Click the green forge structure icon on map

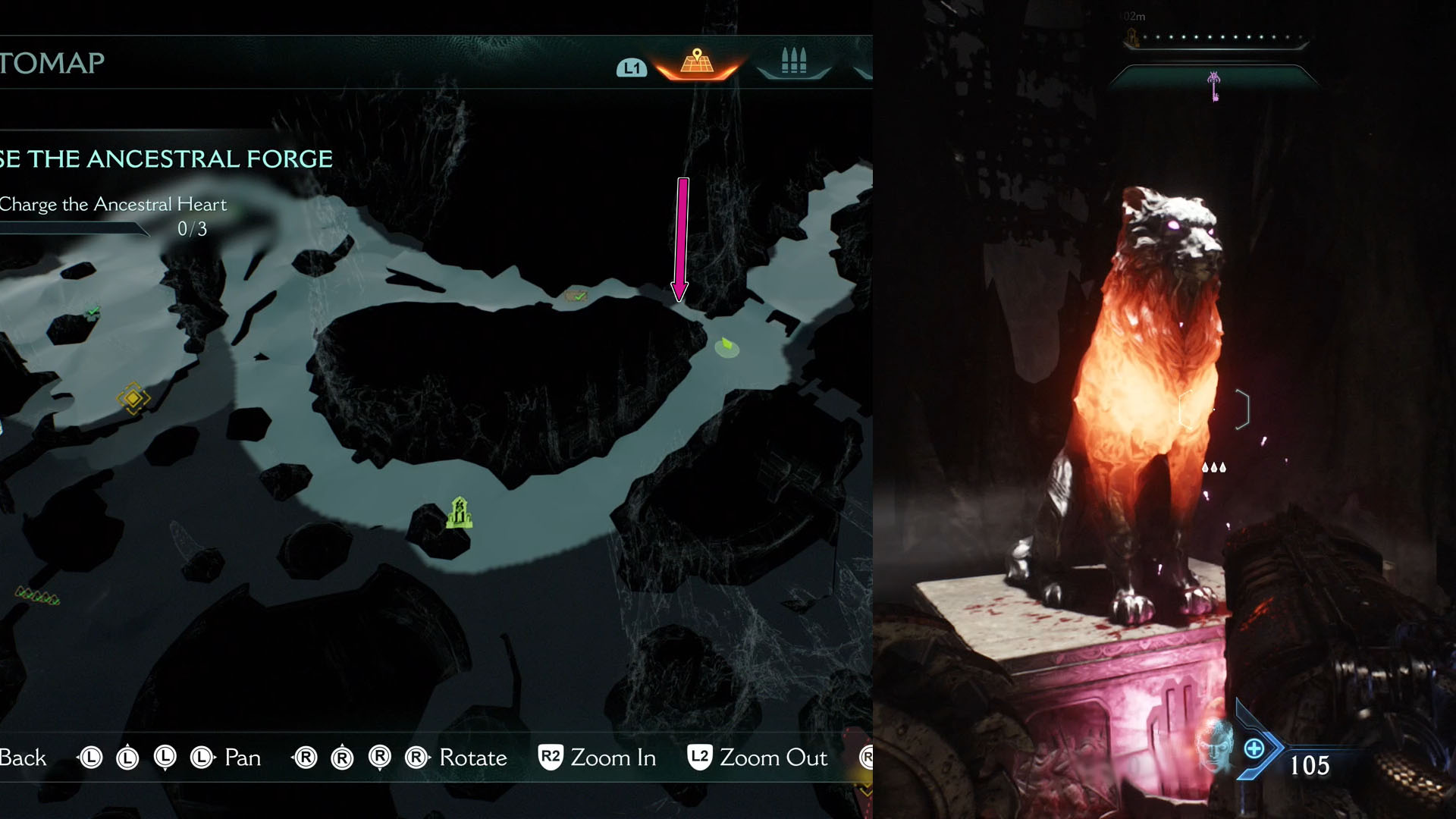[459, 511]
